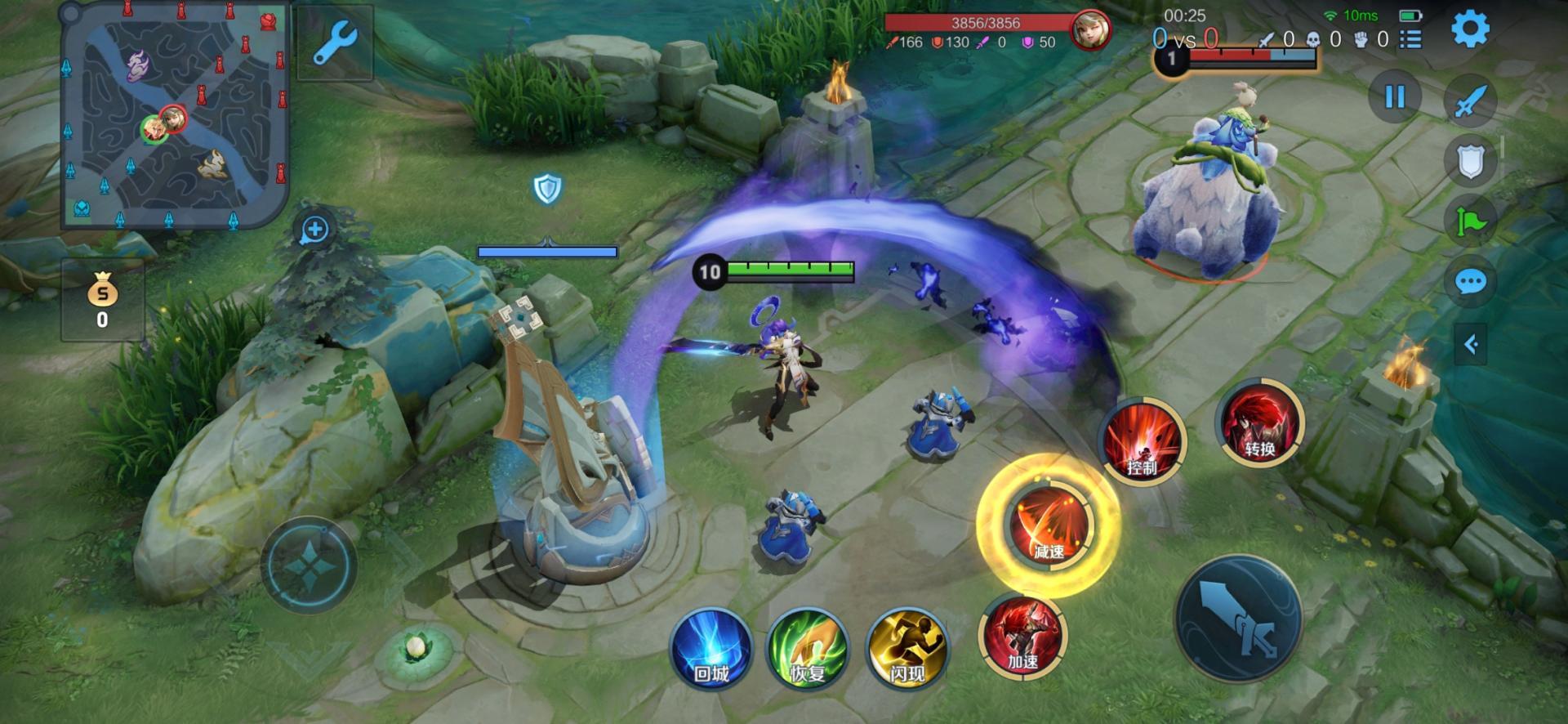Cast the 闪现 flash spell
1568x724 pixels.
(906, 649)
